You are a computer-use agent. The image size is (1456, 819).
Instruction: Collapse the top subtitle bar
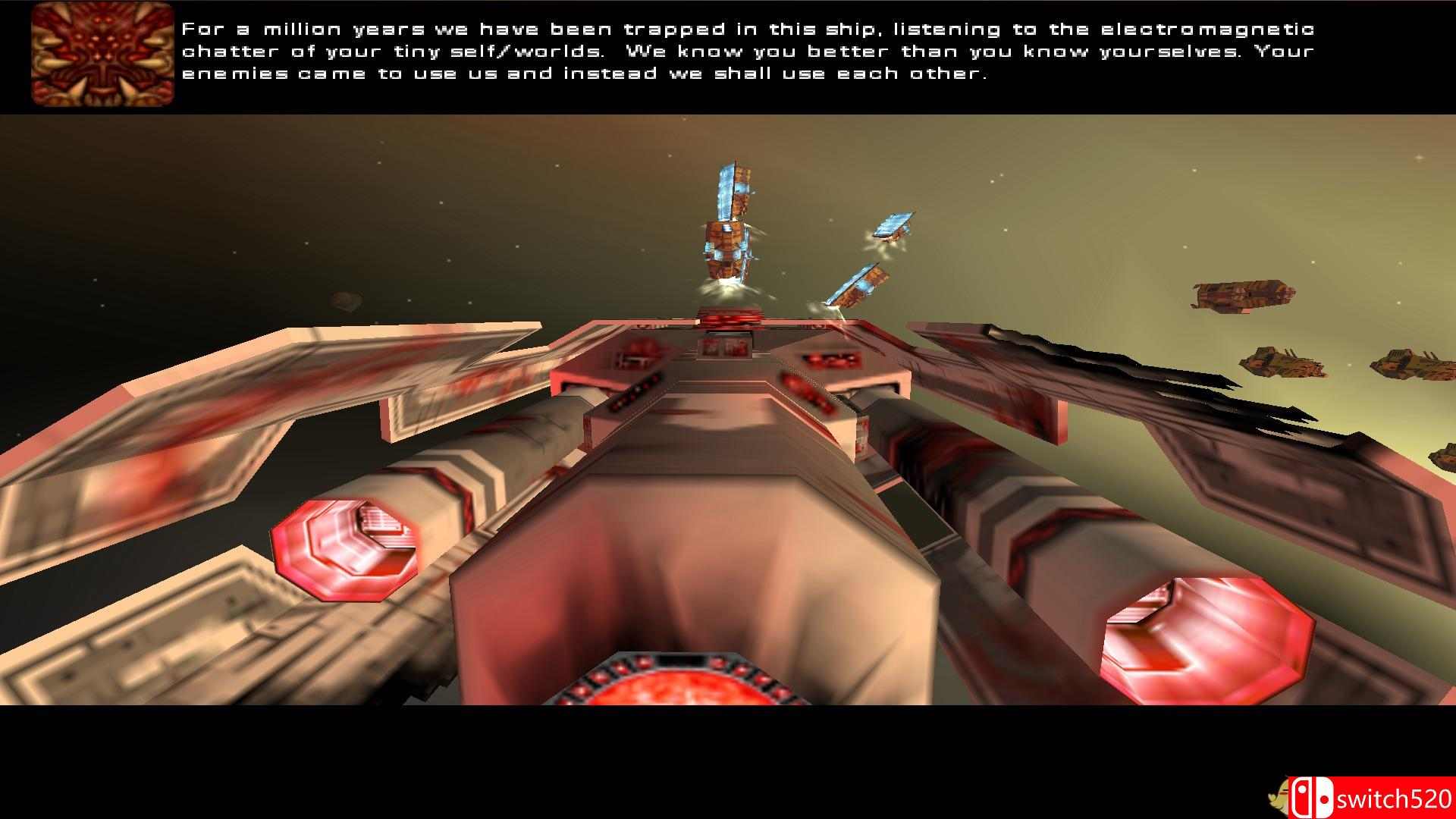[x=728, y=53]
